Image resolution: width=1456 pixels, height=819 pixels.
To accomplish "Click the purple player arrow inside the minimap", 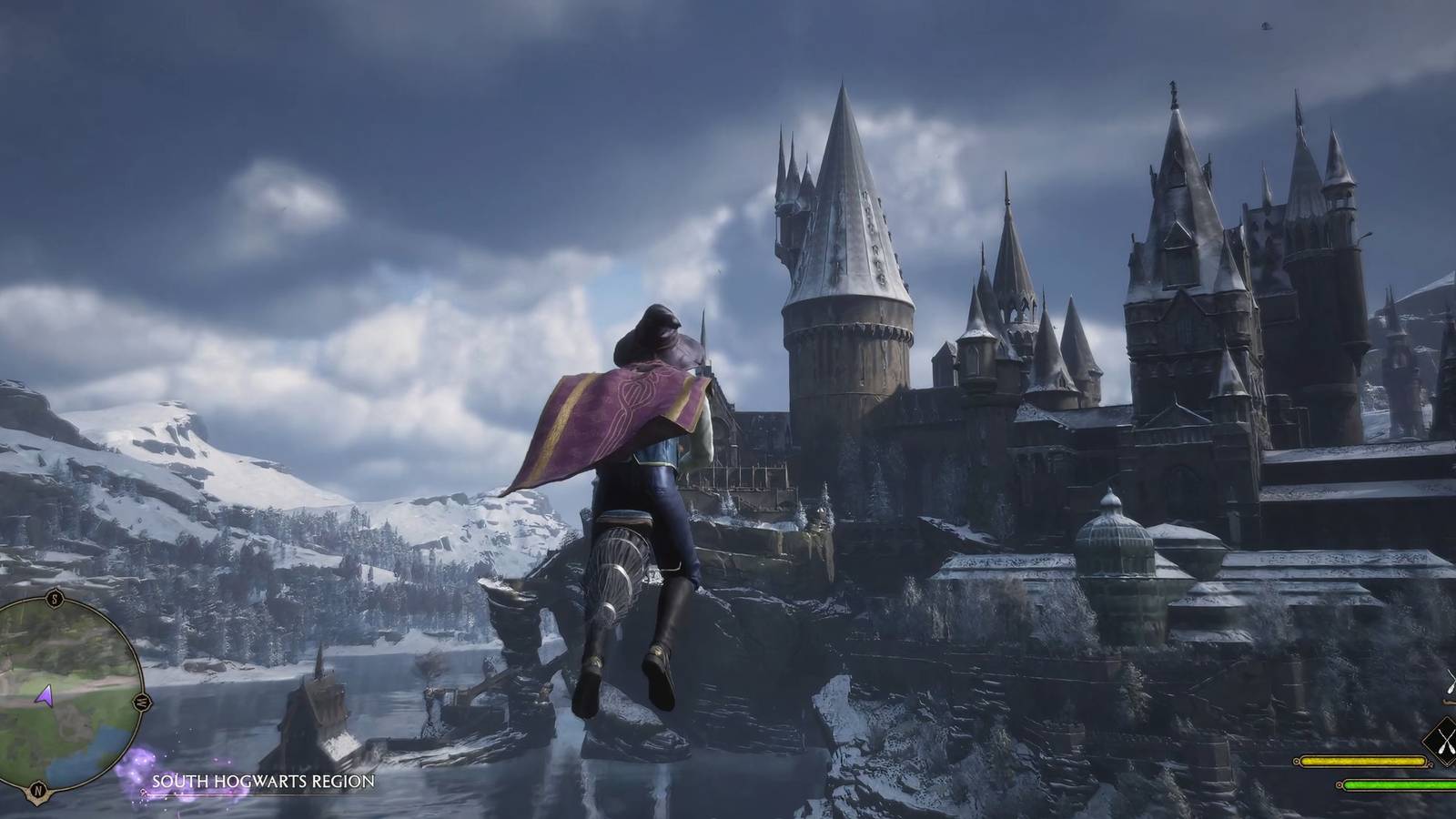I will tap(45, 697).
